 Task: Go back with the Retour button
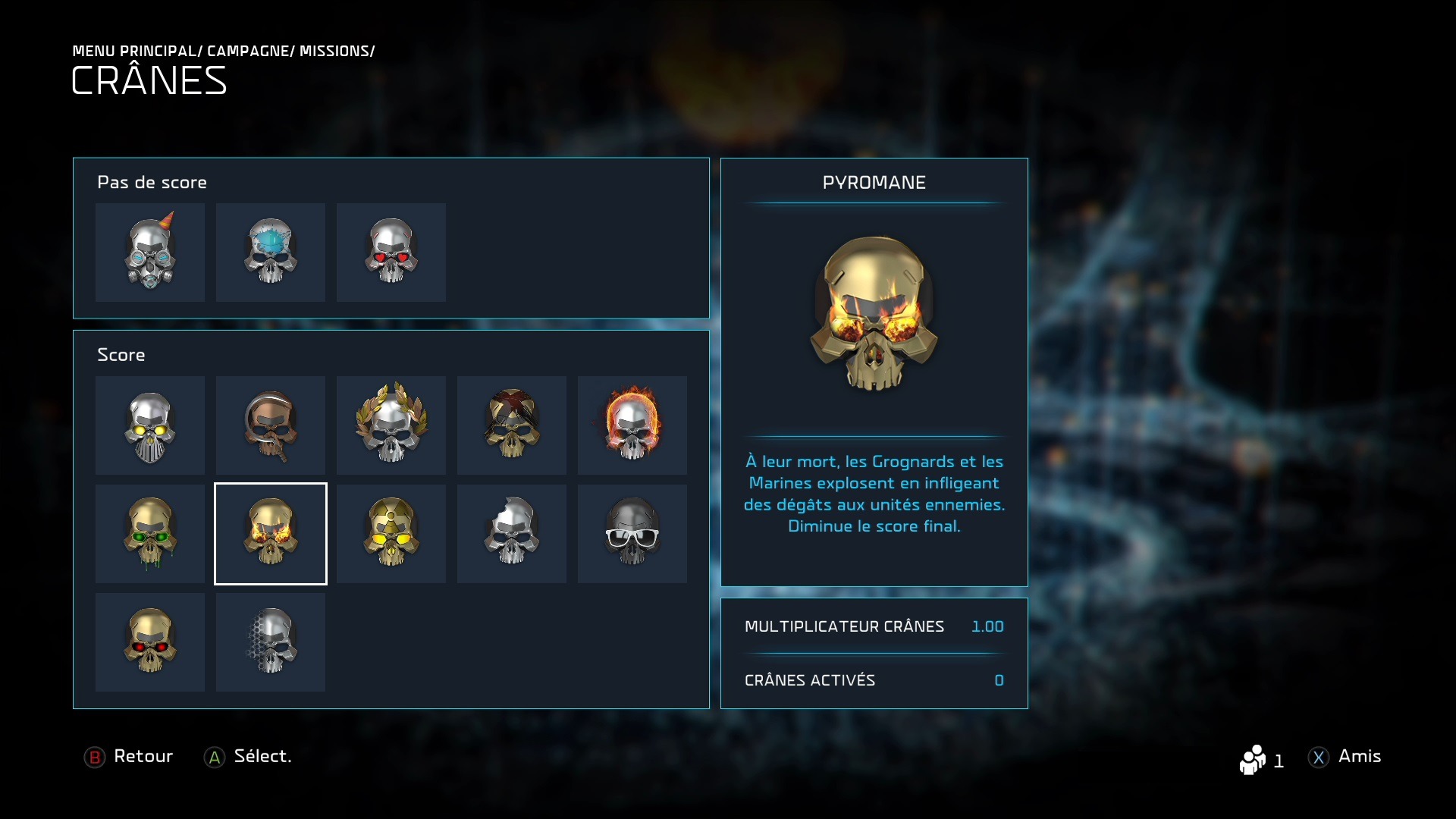pyautogui.click(x=129, y=757)
